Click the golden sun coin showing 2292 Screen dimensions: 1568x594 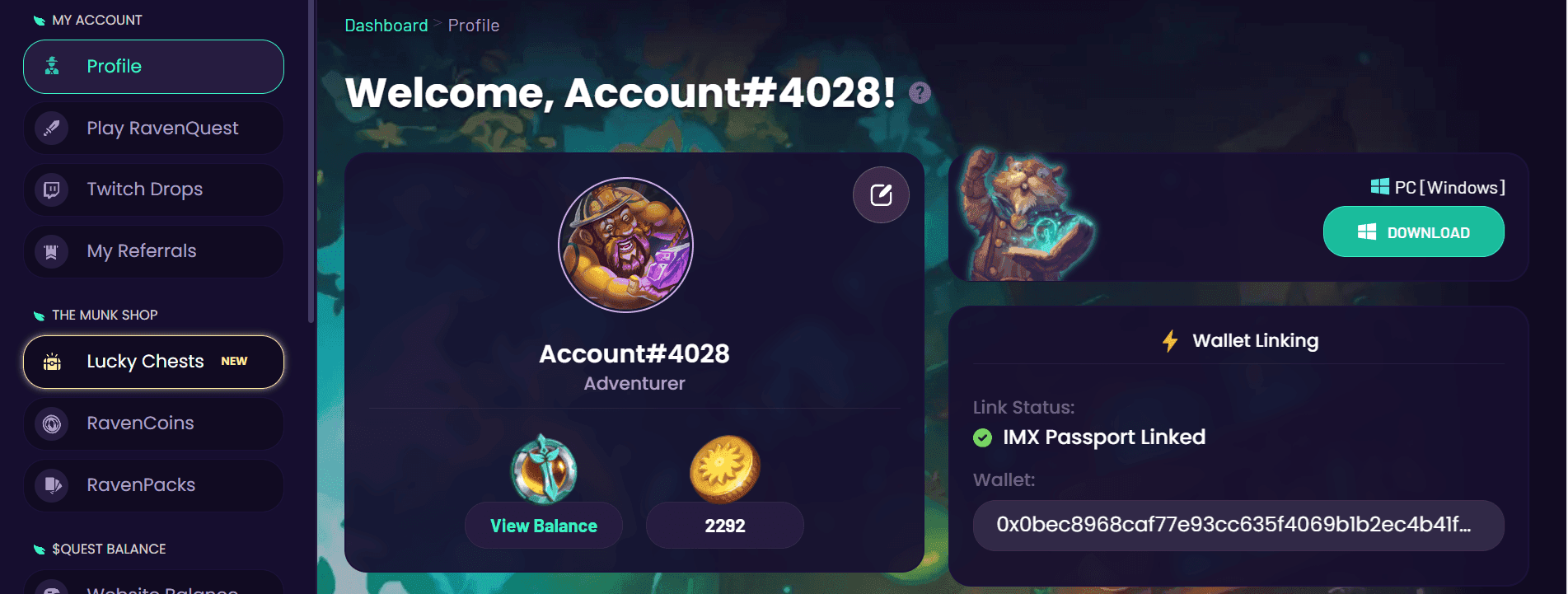pos(724,468)
